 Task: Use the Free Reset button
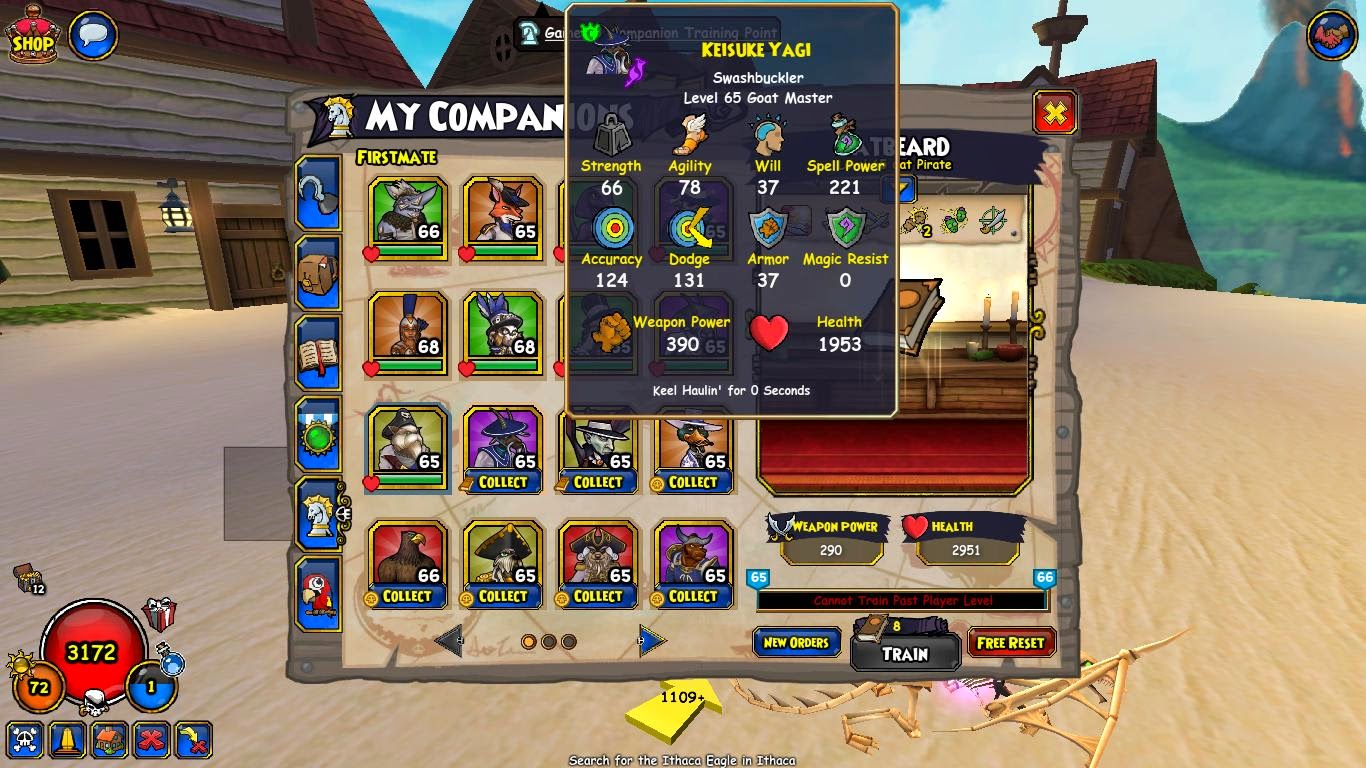click(1011, 643)
